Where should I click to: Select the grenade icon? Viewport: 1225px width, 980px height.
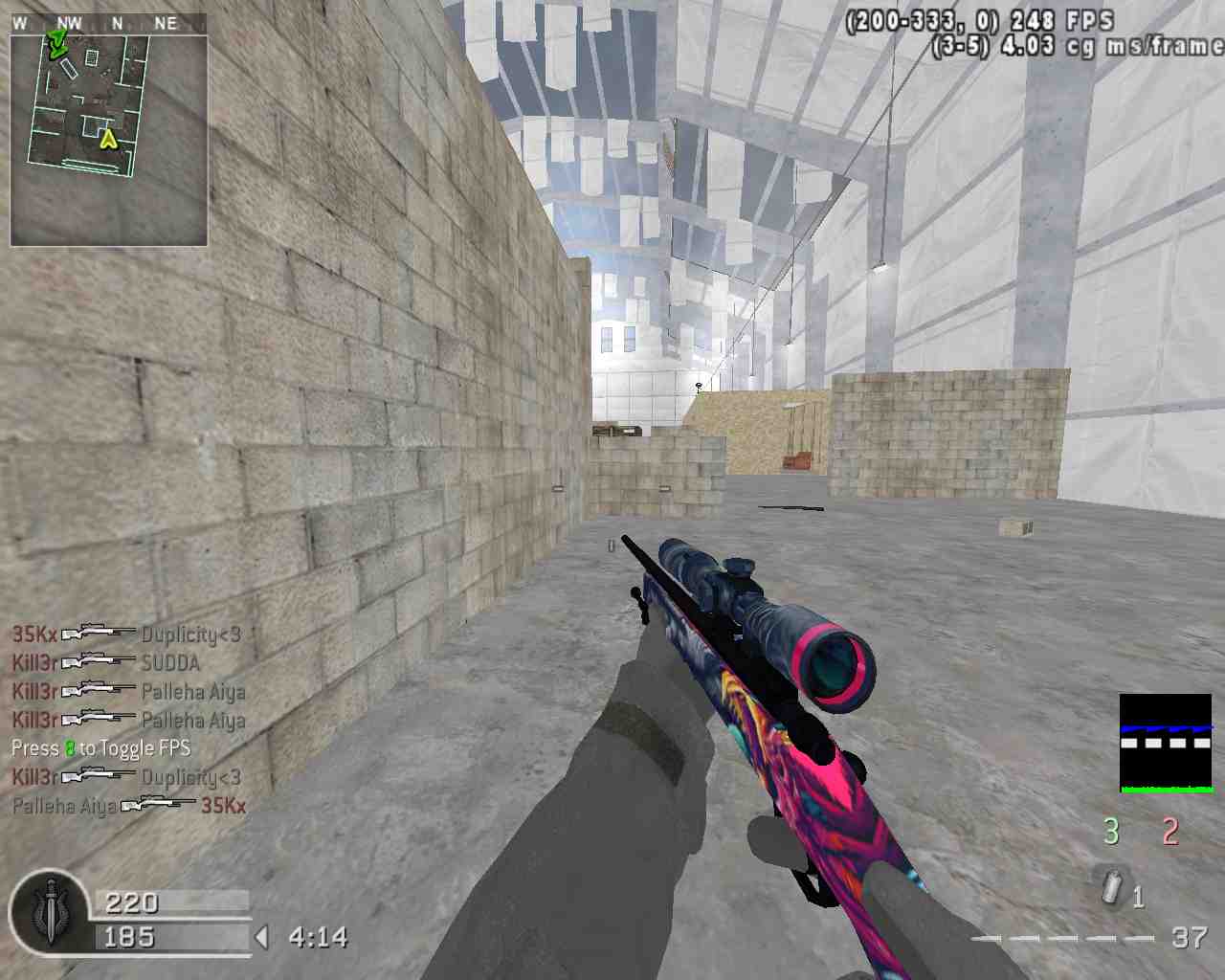coord(1111,887)
